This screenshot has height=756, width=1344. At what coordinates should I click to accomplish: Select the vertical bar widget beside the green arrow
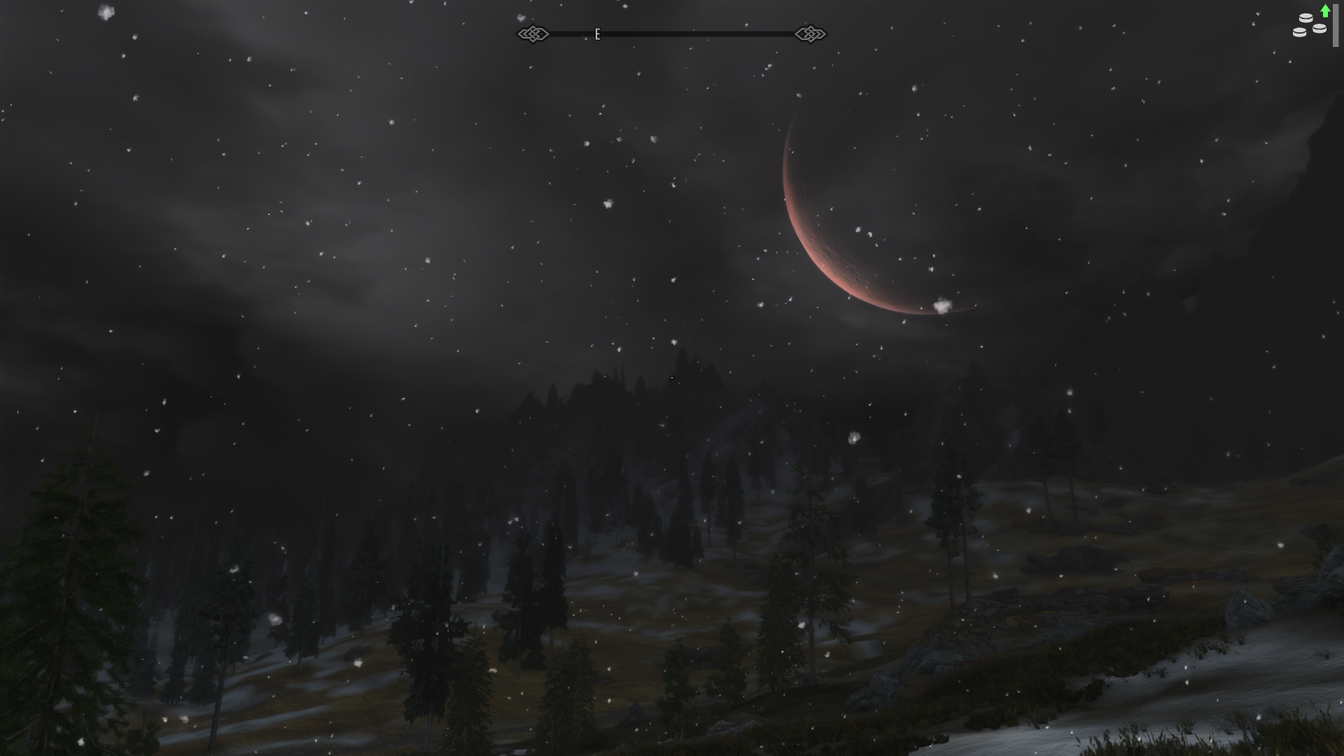pos(1336,25)
